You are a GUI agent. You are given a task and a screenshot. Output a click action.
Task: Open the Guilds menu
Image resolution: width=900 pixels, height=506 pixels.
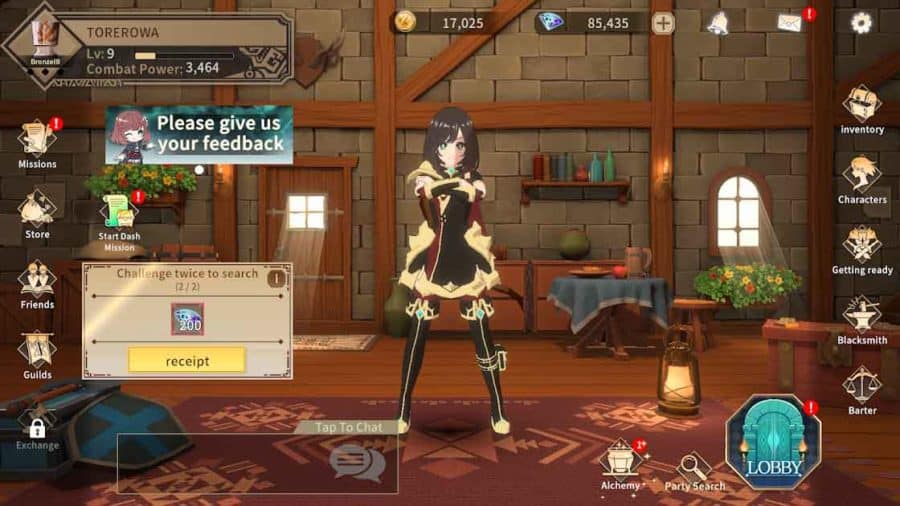click(37, 352)
